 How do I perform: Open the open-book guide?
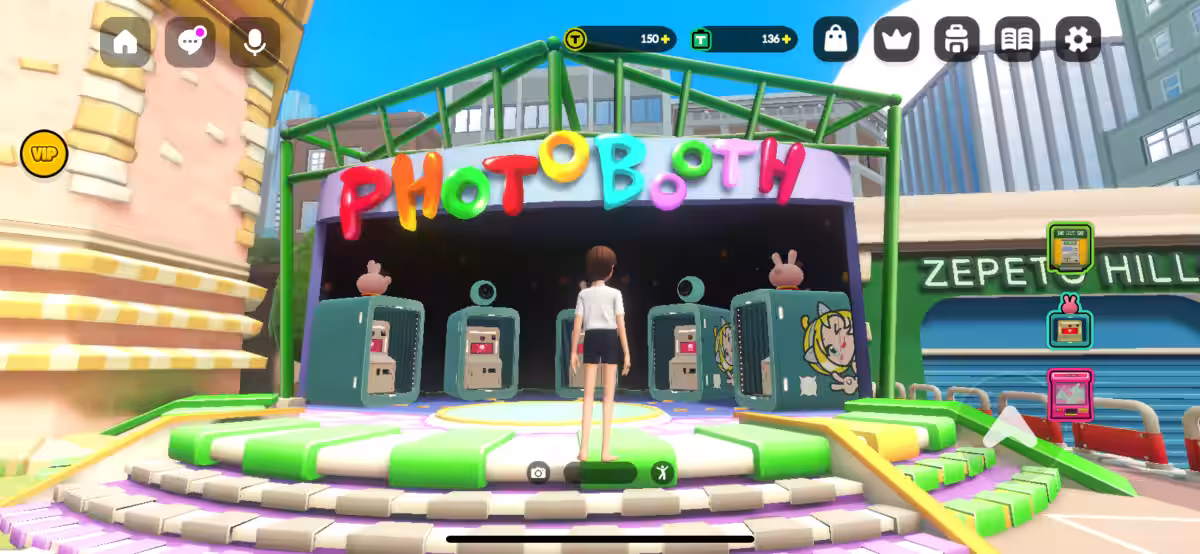pos(1017,40)
